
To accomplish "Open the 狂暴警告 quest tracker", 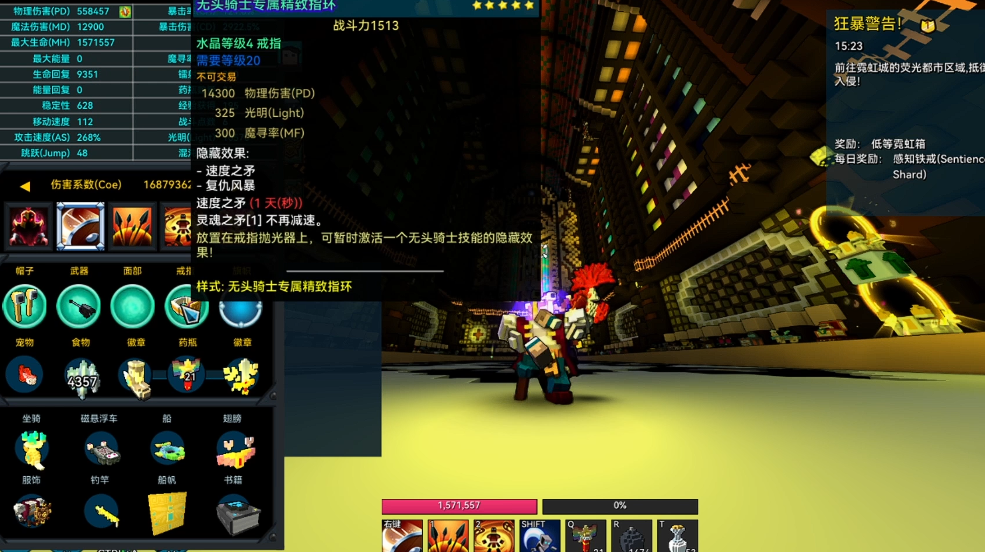I will [868, 23].
